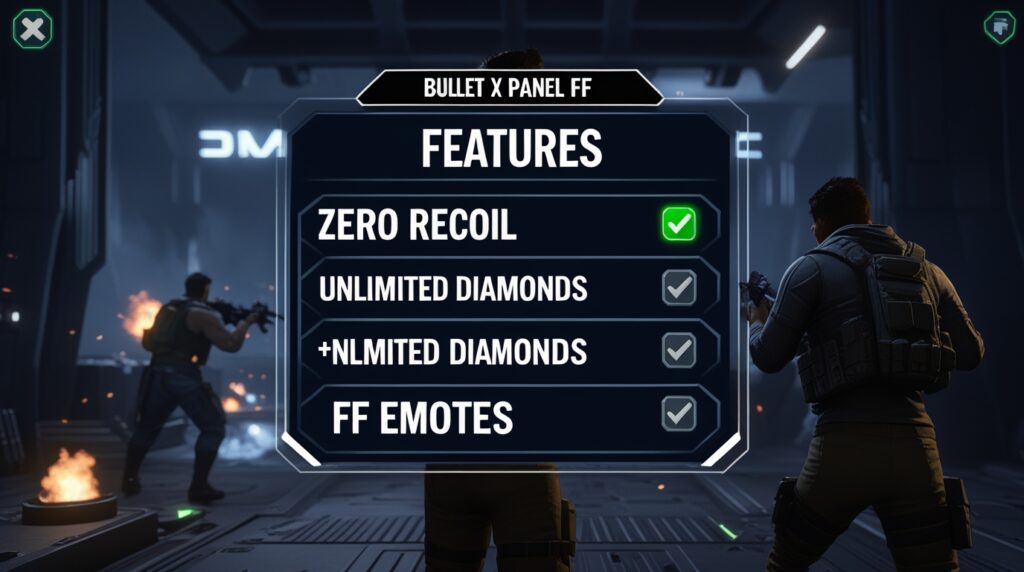
Task: Uncheck the Zero Recoil checkbox
Action: point(679,224)
